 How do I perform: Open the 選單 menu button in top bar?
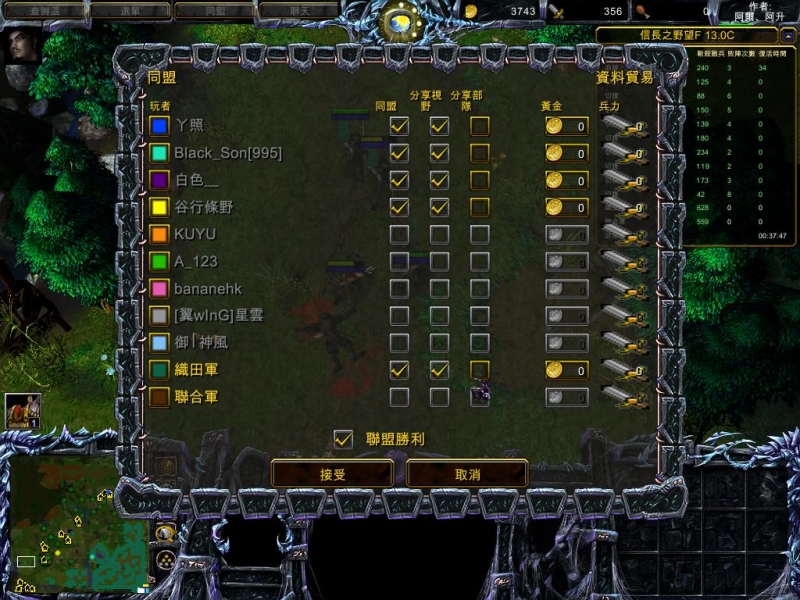129,11
